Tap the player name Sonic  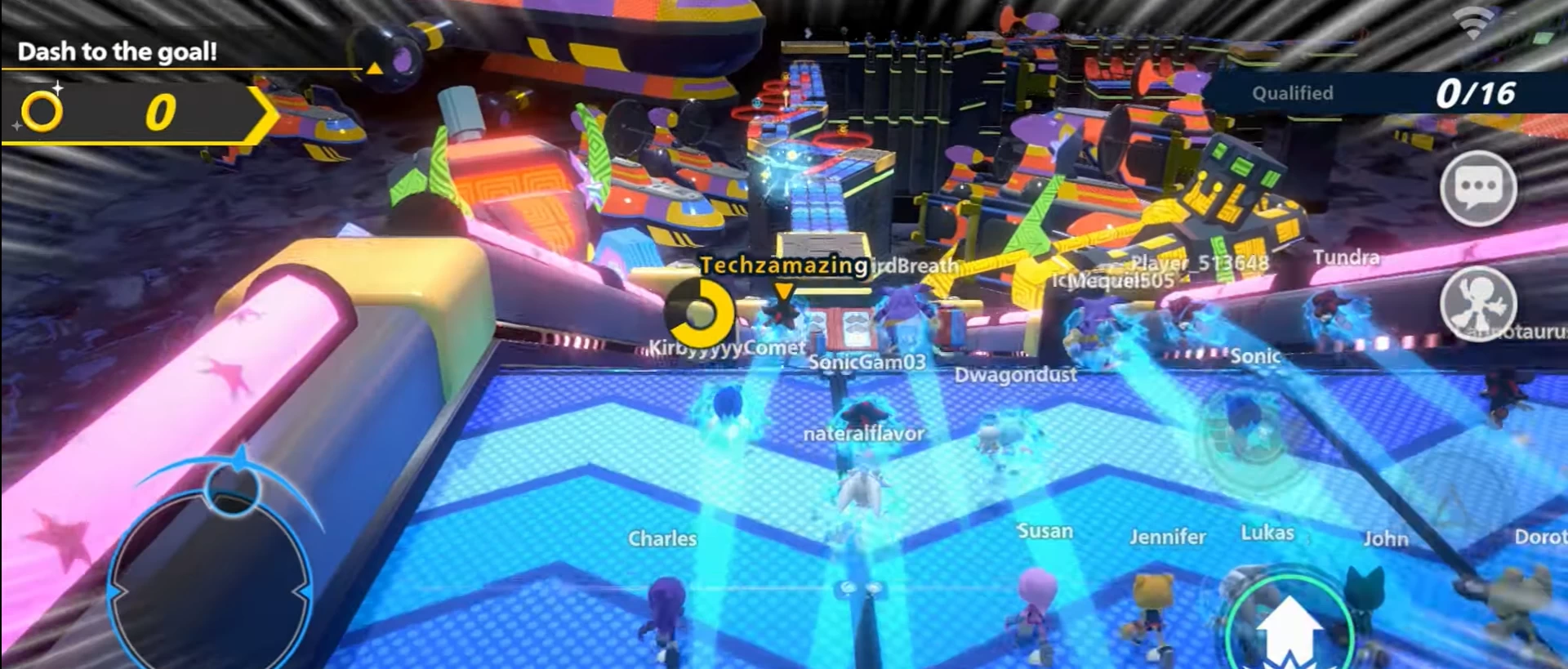[1255, 357]
